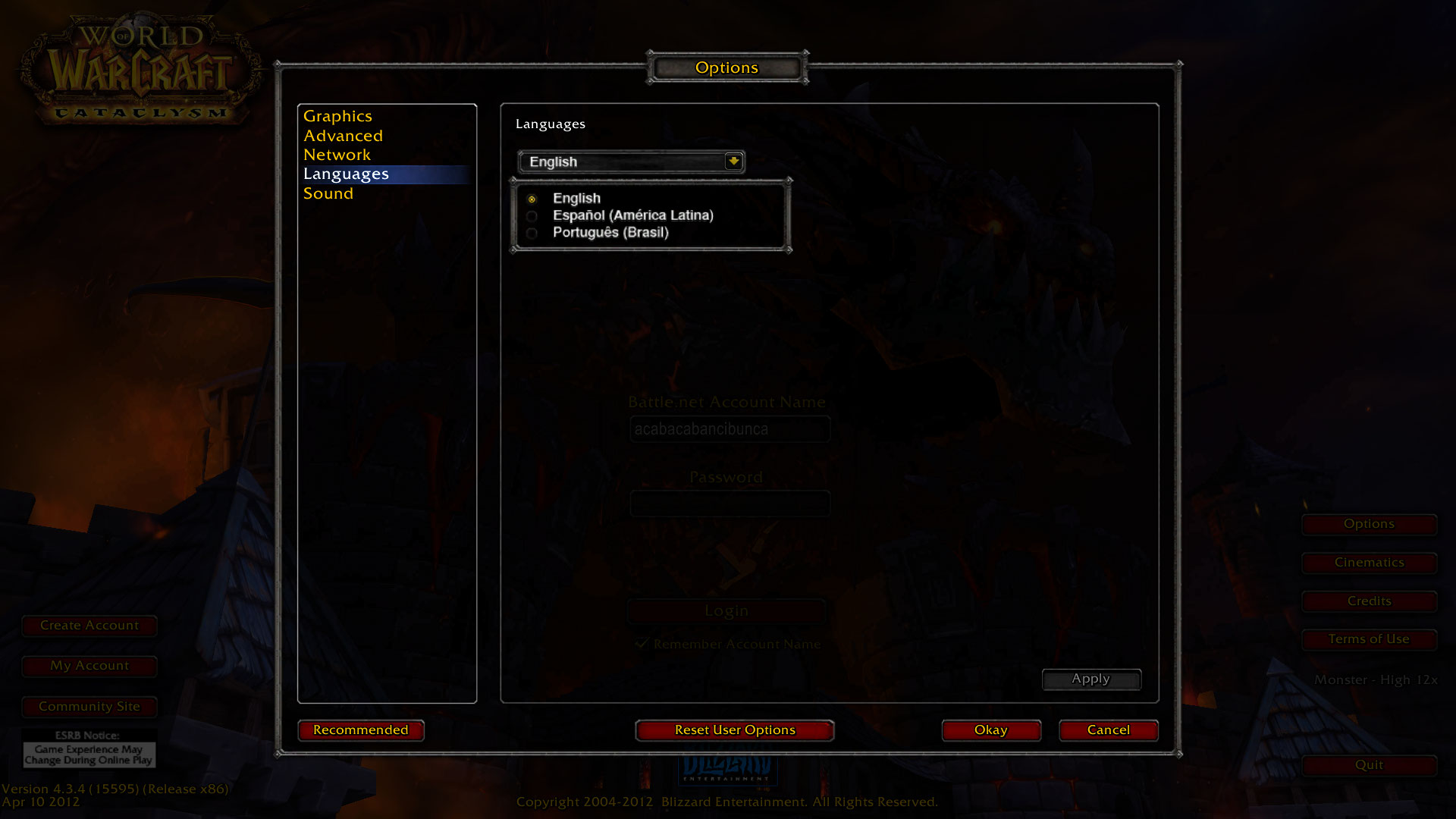This screenshot has width=1456, height=819.
Task: Choose Português (Brasil) language
Action: (x=532, y=234)
